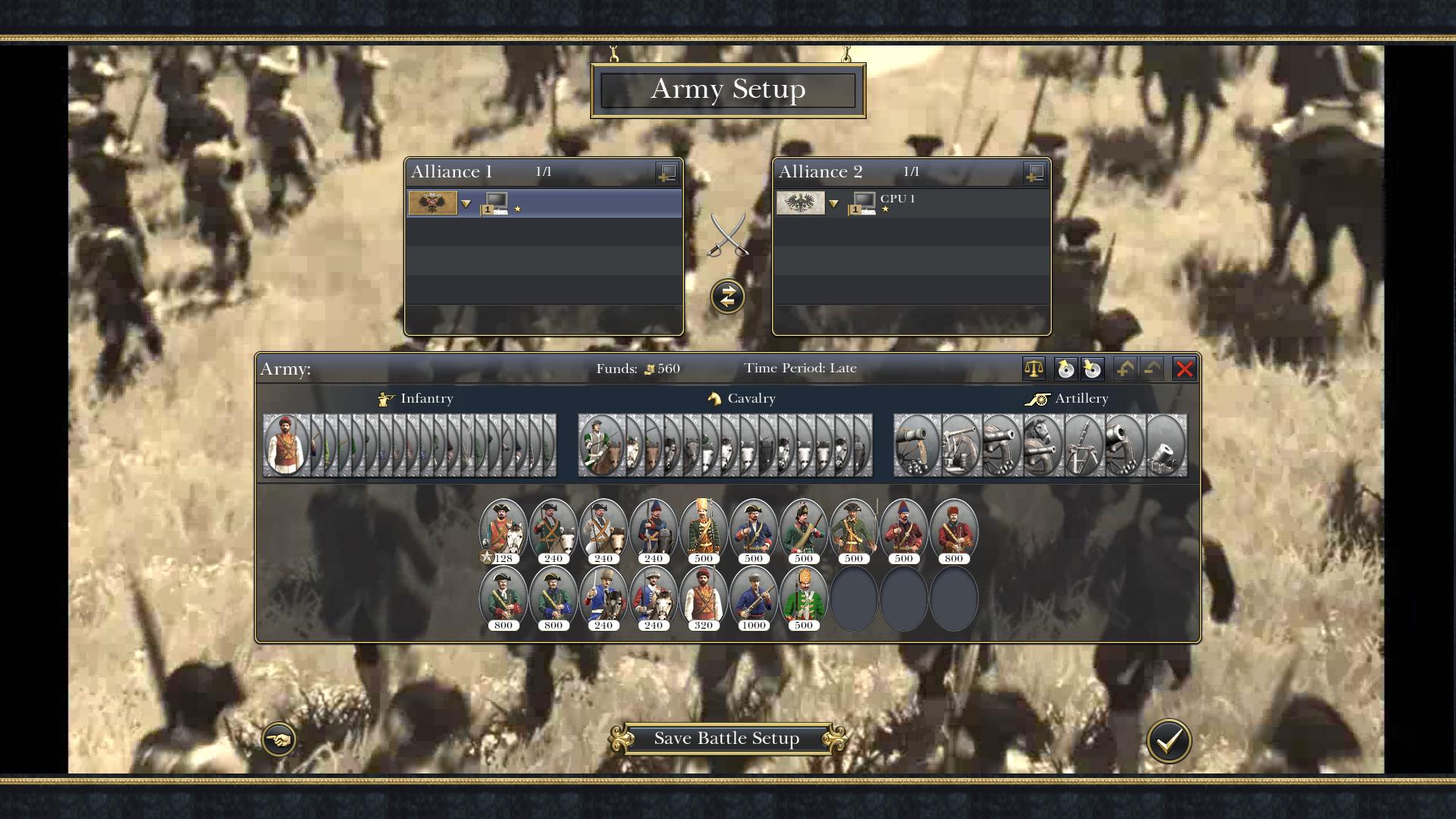Screen dimensions: 1456x819
Task: Open Alliance 1 faction dropdown arrow
Action: (x=466, y=204)
